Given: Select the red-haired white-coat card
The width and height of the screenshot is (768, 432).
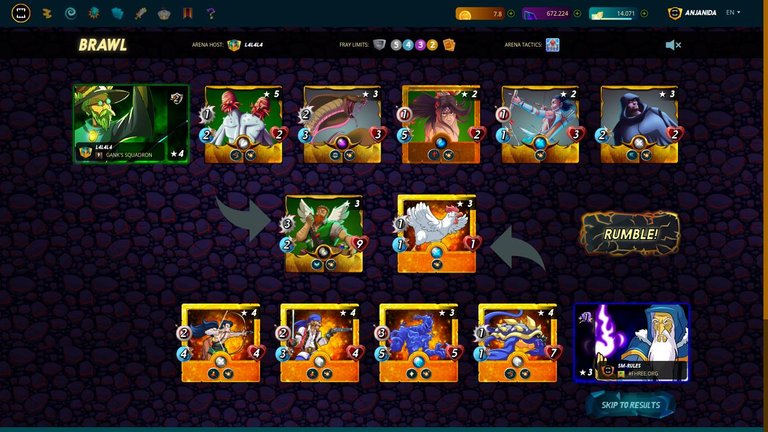Looking at the screenshot, I should [x=243, y=124].
